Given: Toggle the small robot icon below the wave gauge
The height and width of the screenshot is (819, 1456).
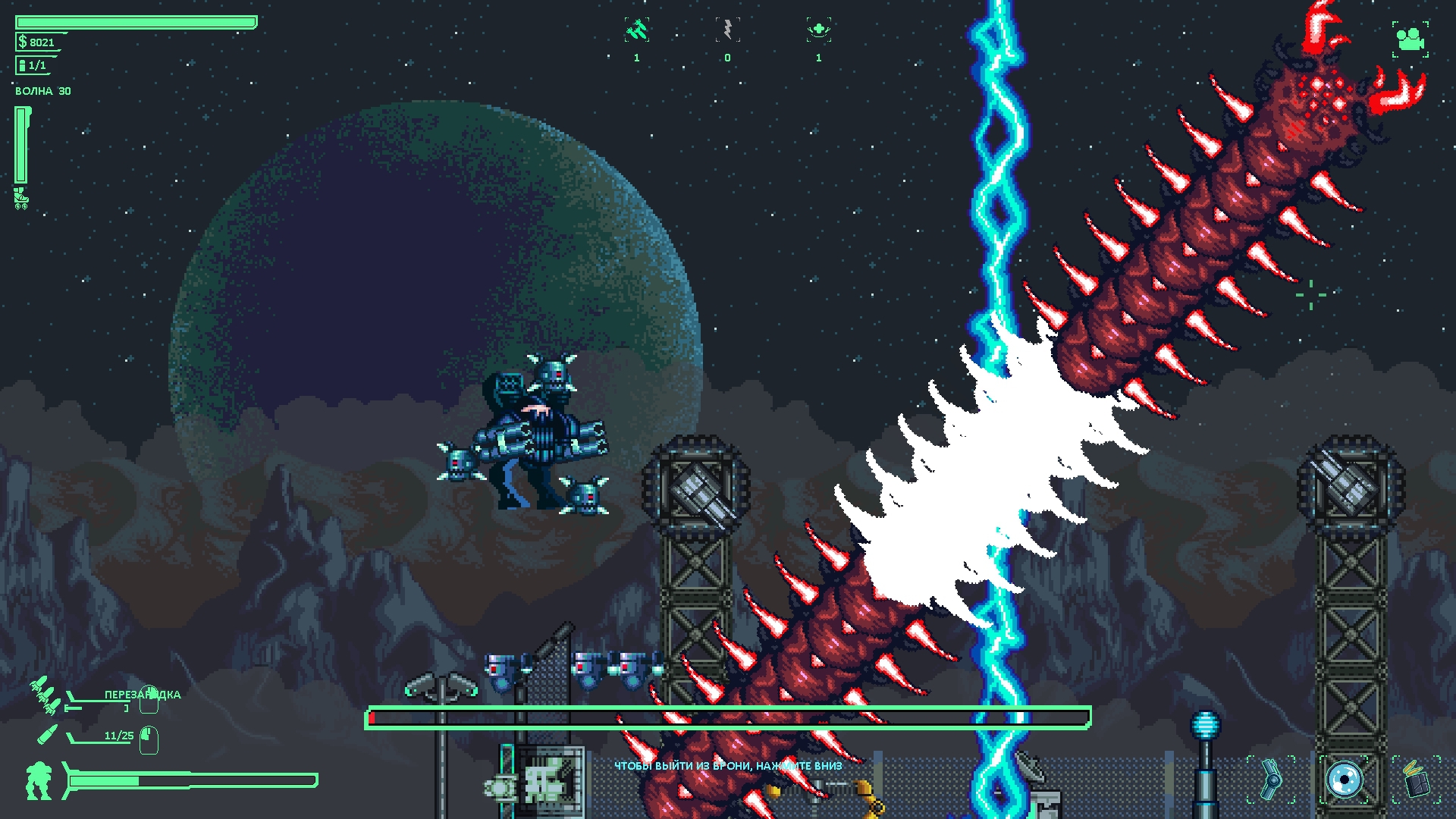Looking at the screenshot, I should click(x=19, y=199).
